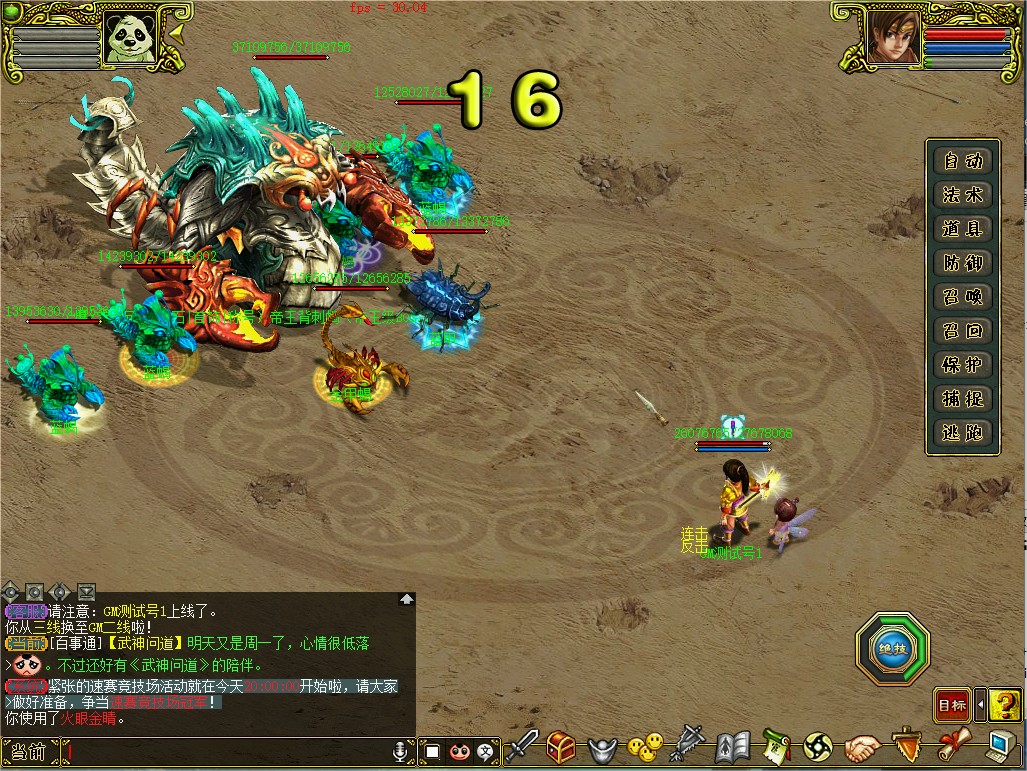Open the 法术 spell command

pyautogui.click(x=962, y=195)
